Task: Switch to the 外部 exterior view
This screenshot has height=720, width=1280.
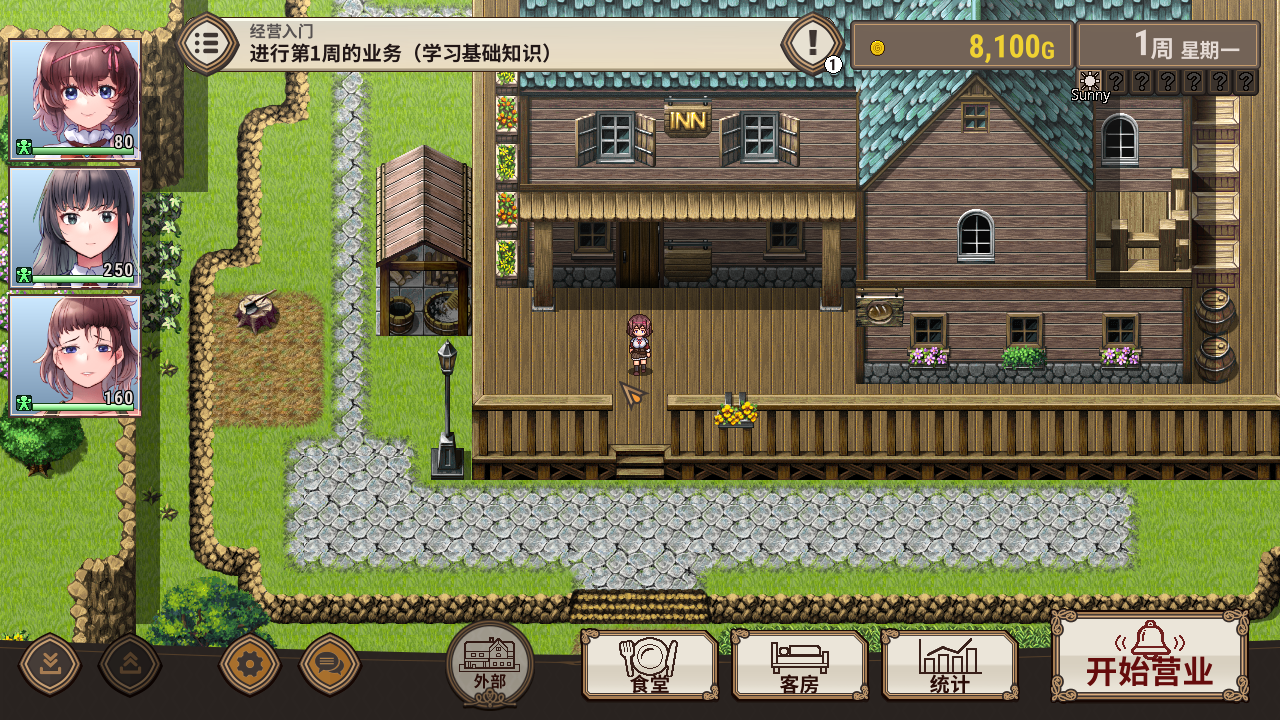Action: 490,662
